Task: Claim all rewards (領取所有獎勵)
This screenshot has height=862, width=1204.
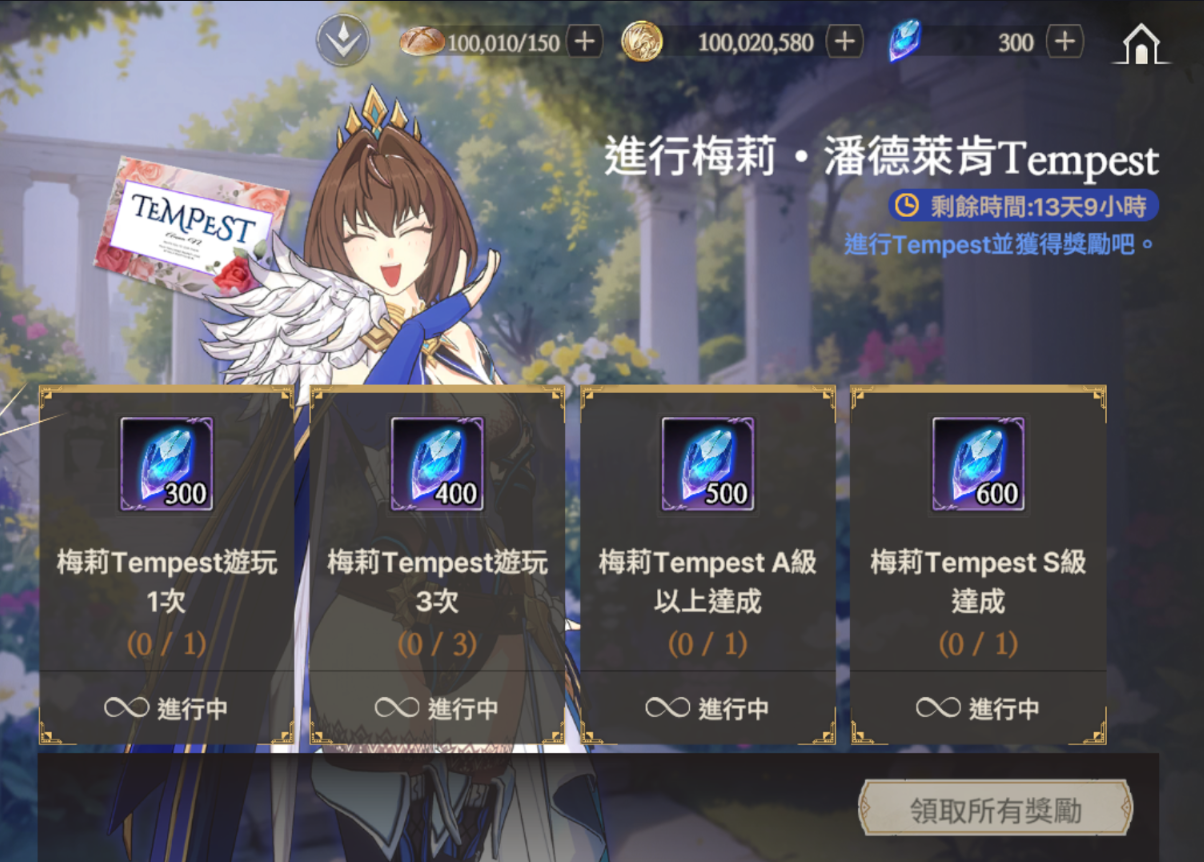Action: point(995,809)
